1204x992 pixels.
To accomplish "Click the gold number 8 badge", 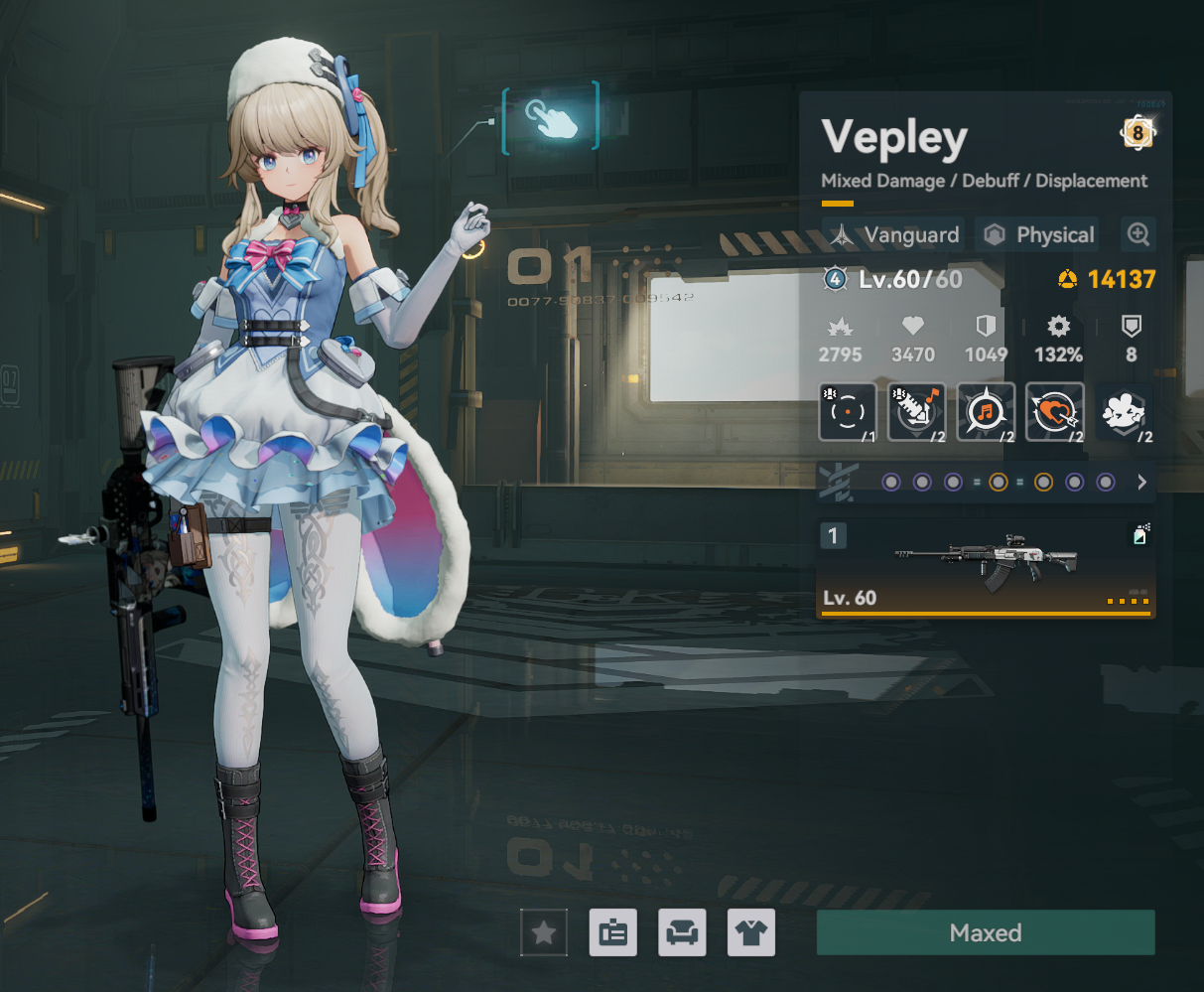I will click(x=1137, y=132).
